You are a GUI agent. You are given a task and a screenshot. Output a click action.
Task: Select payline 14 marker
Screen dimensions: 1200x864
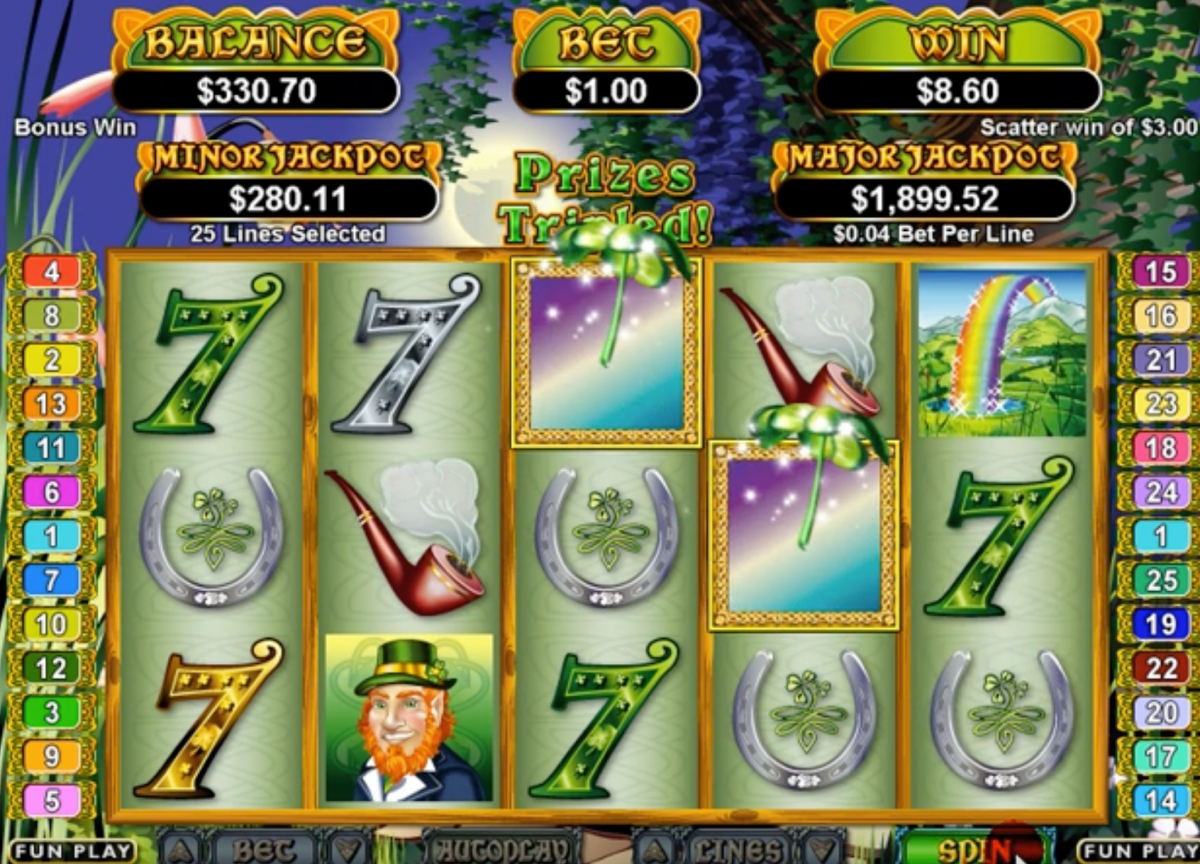[1160, 801]
